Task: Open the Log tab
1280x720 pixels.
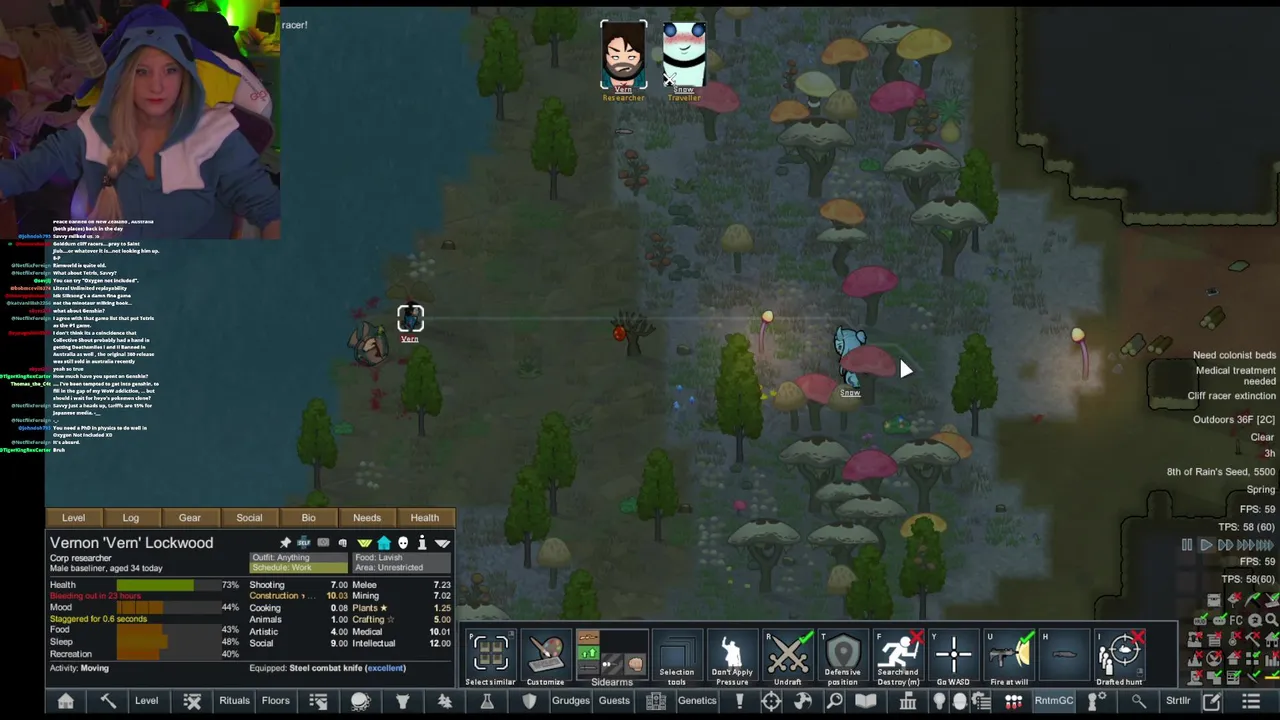Action: click(131, 518)
